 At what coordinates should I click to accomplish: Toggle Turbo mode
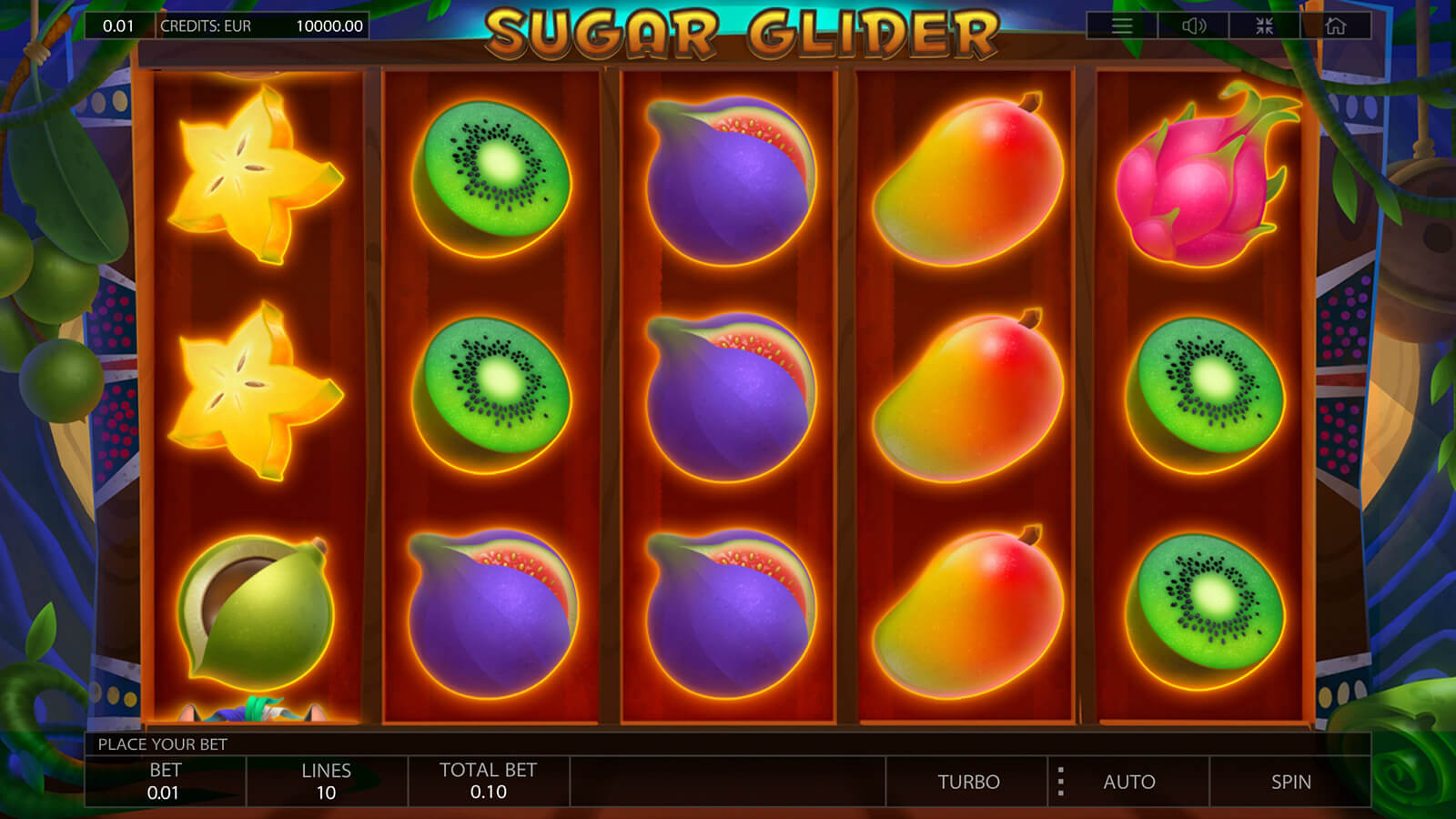click(968, 782)
